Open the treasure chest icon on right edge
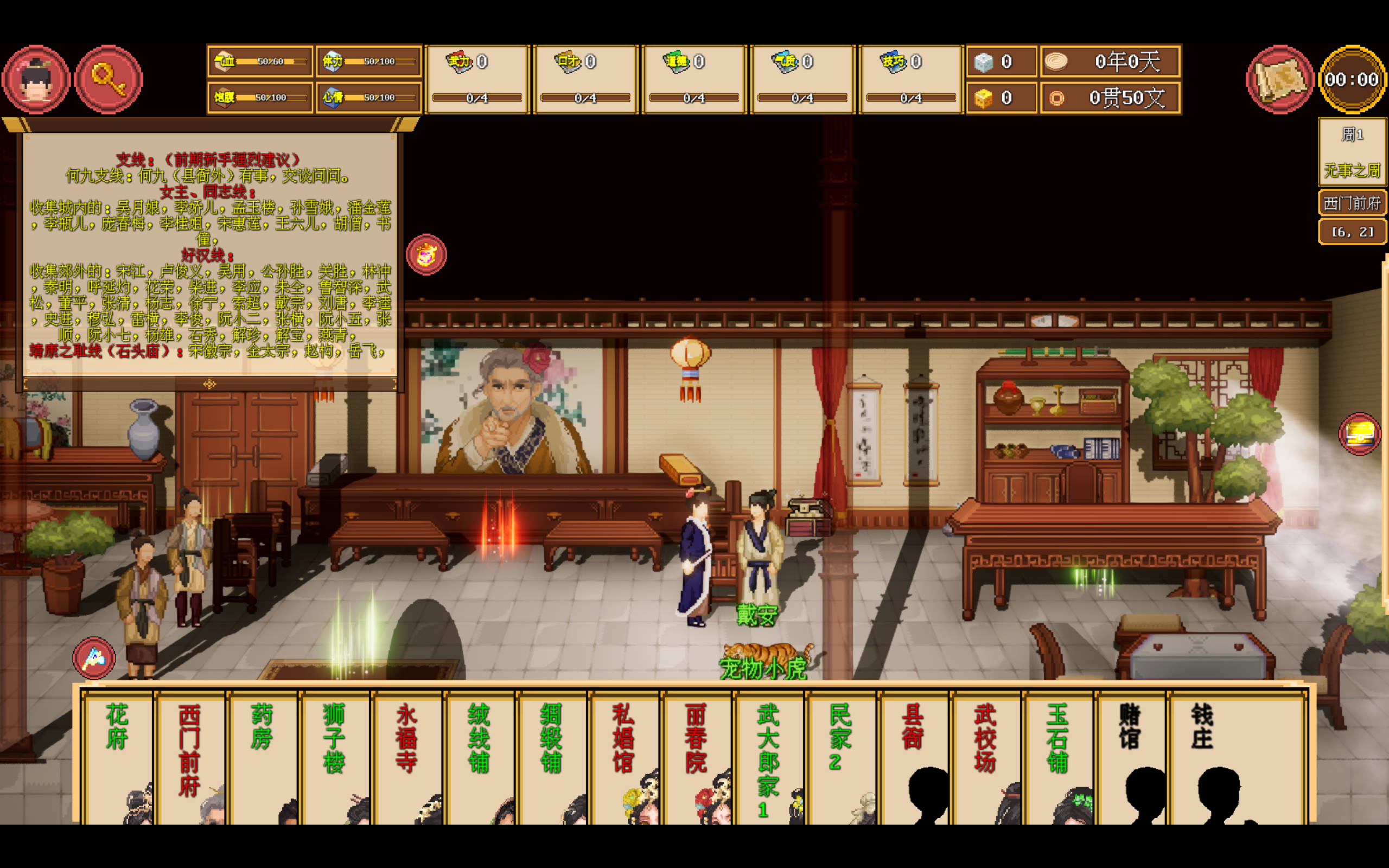1389x868 pixels. click(x=1359, y=434)
